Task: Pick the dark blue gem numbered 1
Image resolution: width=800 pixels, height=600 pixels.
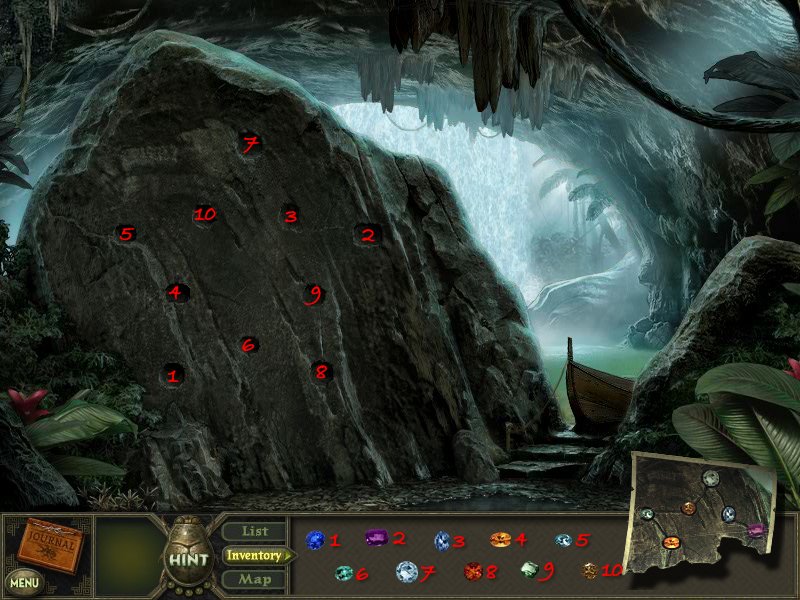Action: 316,540
